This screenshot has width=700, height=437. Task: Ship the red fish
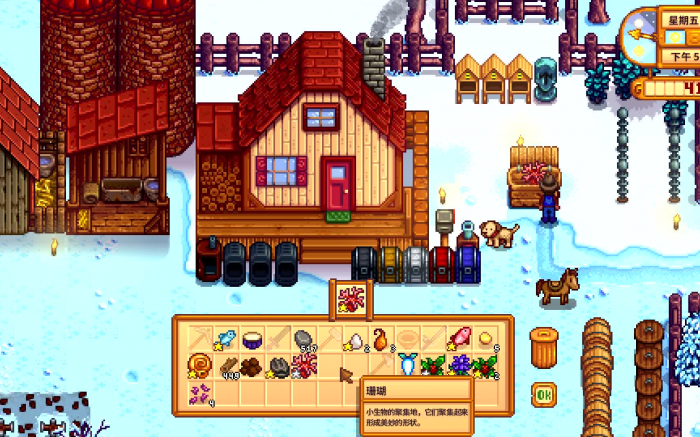tap(459, 339)
